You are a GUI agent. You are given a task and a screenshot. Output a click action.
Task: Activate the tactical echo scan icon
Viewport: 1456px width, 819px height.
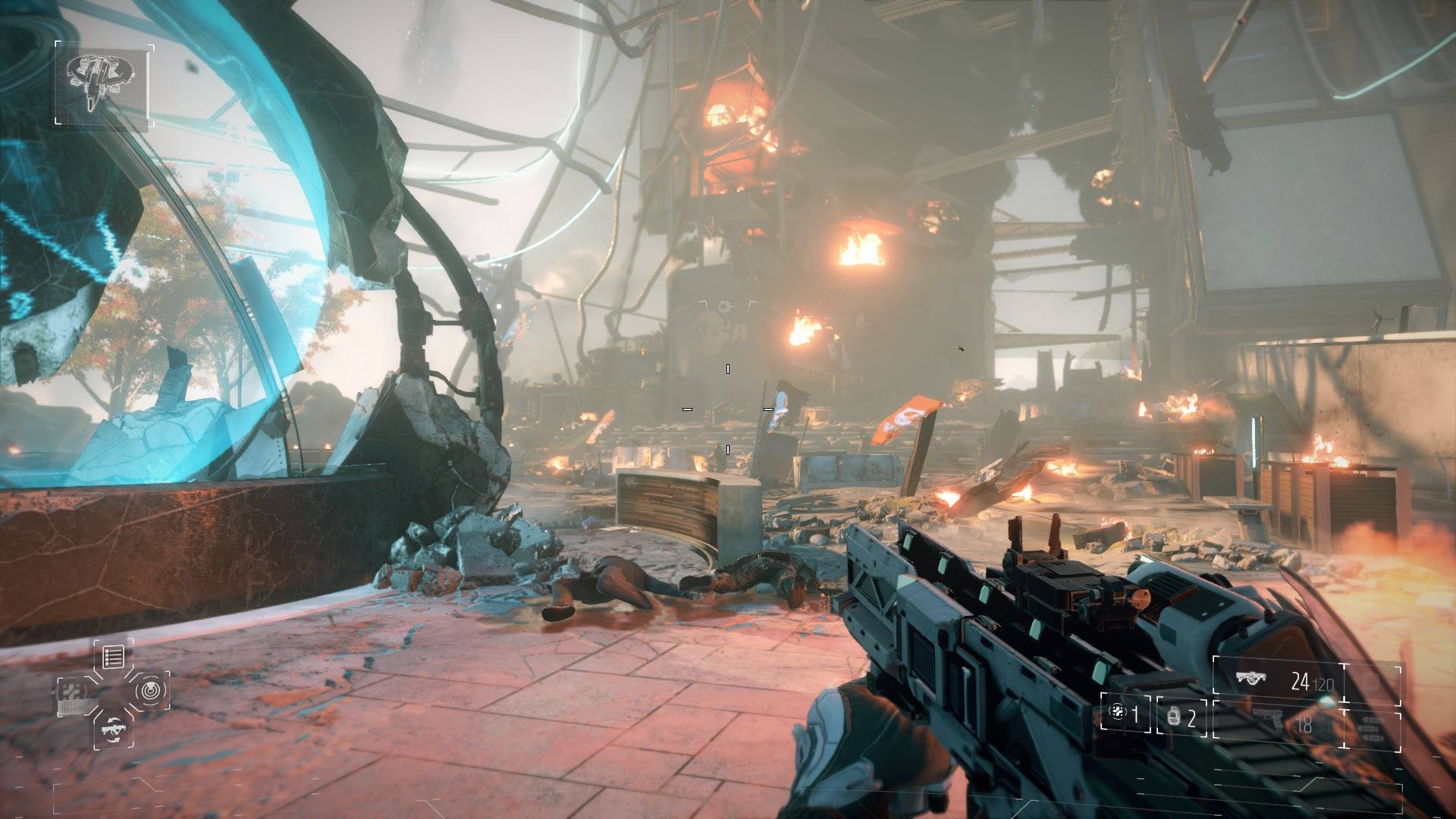150,690
